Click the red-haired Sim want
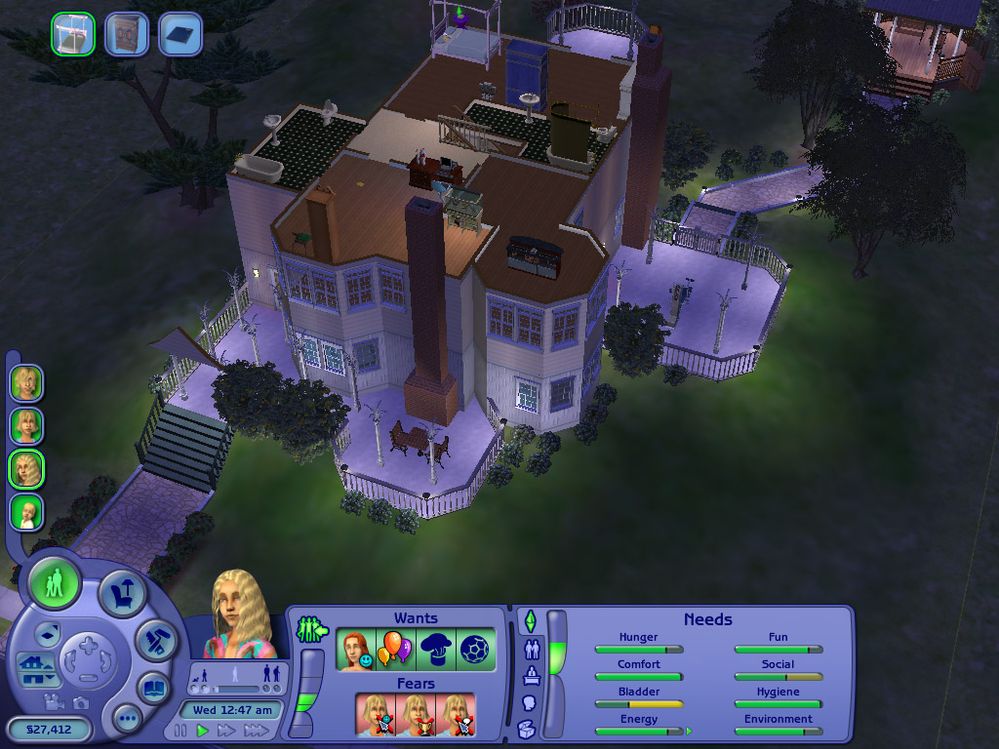This screenshot has width=999, height=749. 355,649
